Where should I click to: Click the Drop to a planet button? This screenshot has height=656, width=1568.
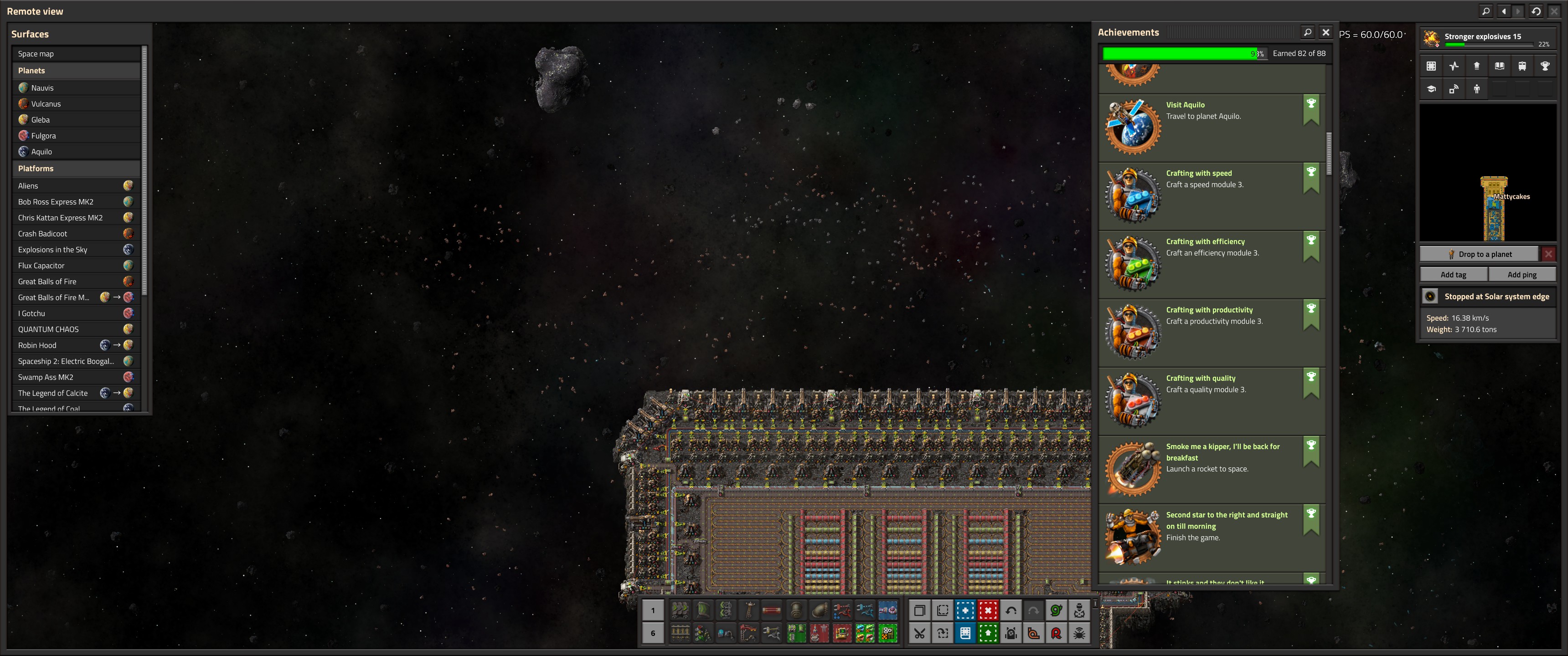(x=1479, y=254)
